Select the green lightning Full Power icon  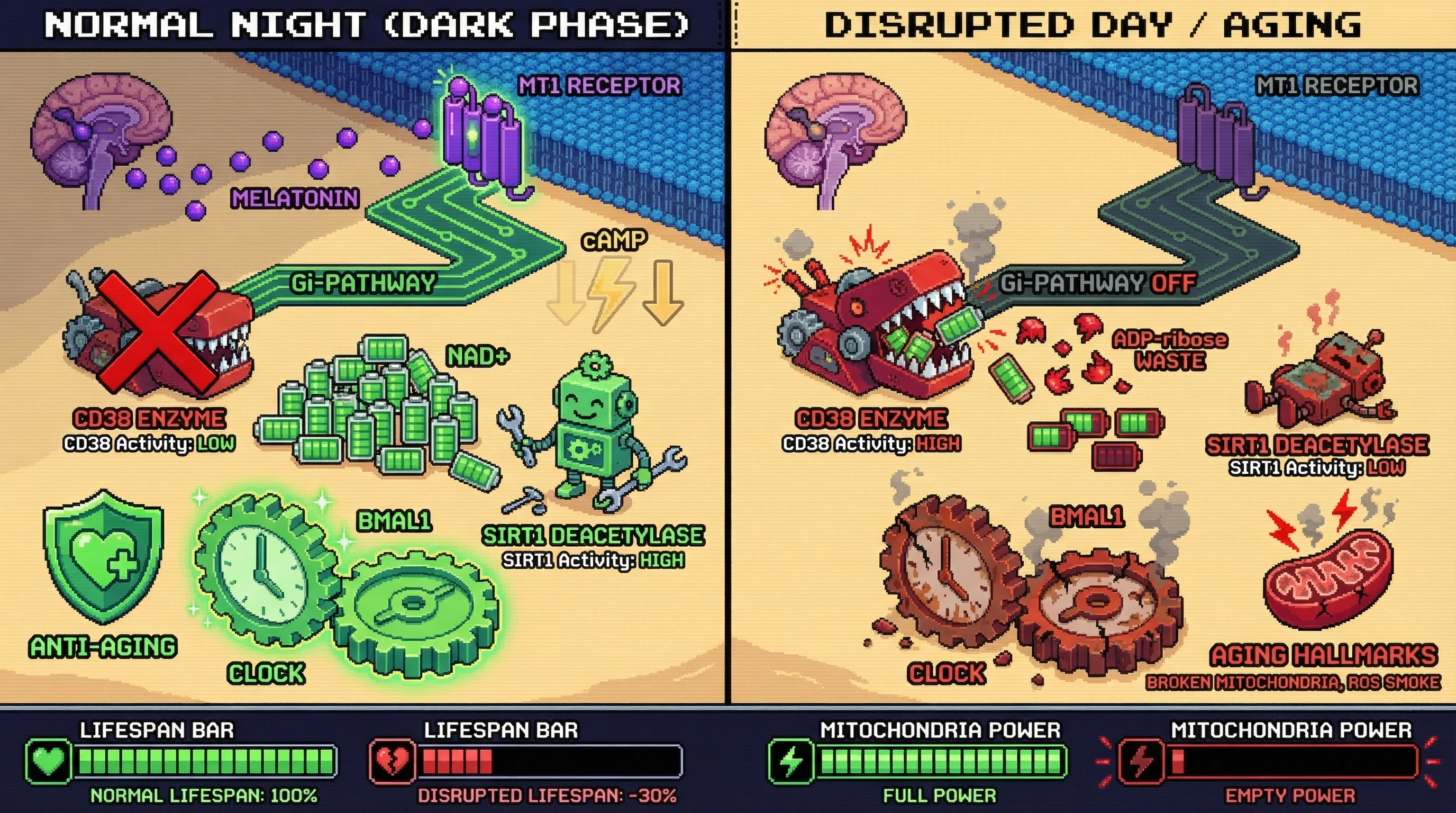[791, 761]
